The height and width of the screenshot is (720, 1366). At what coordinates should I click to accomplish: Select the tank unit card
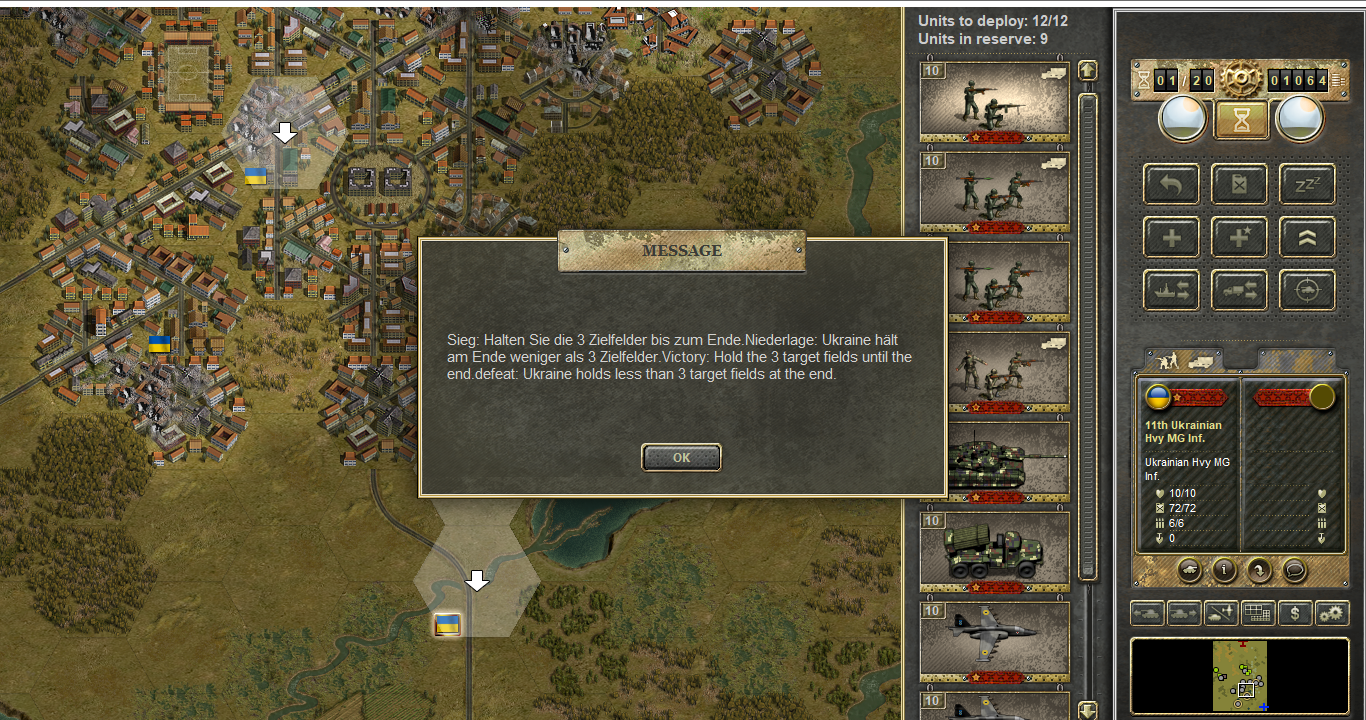tap(994, 462)
